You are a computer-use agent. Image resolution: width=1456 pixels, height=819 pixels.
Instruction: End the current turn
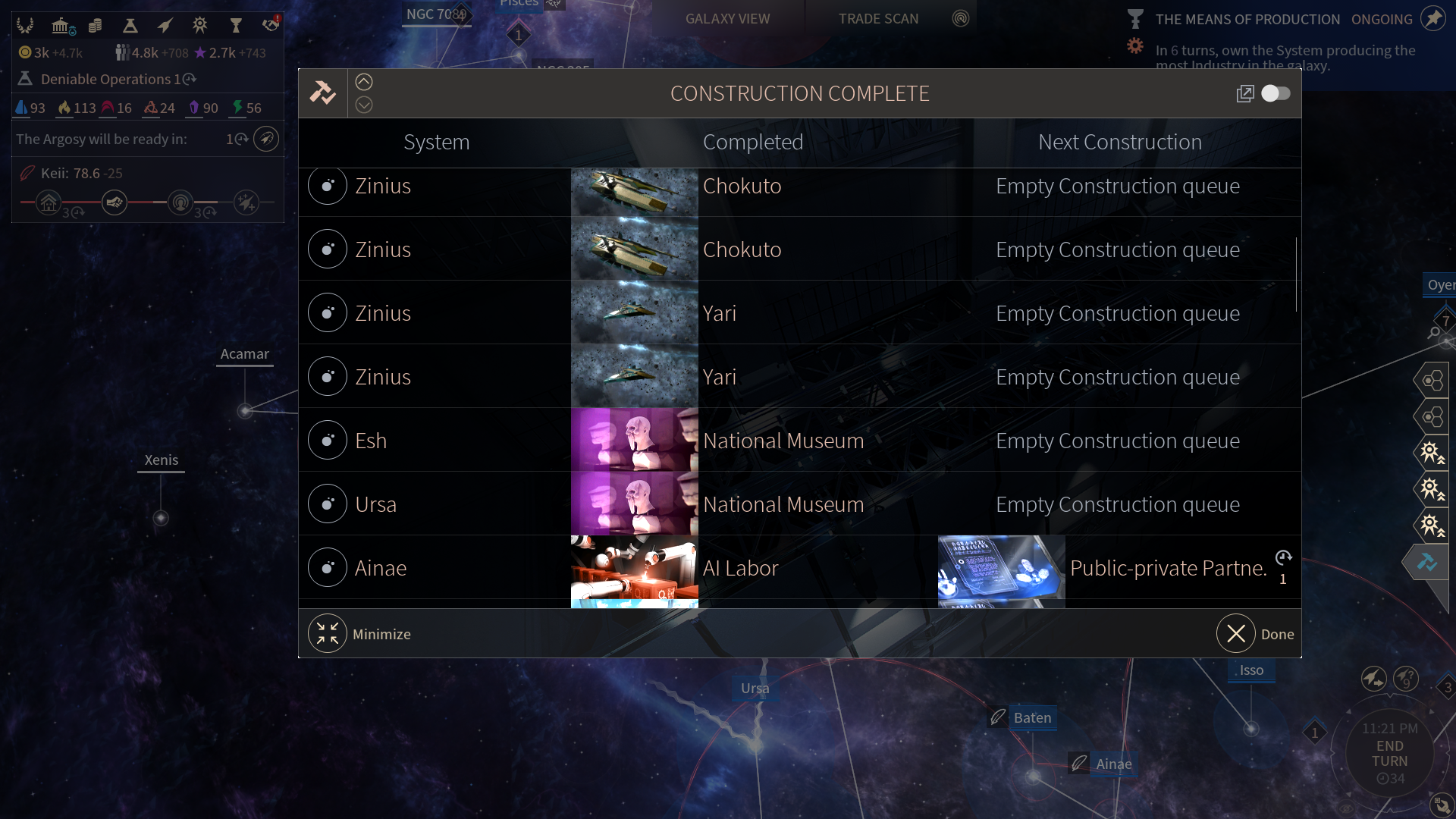click(x=1389, y=753)
